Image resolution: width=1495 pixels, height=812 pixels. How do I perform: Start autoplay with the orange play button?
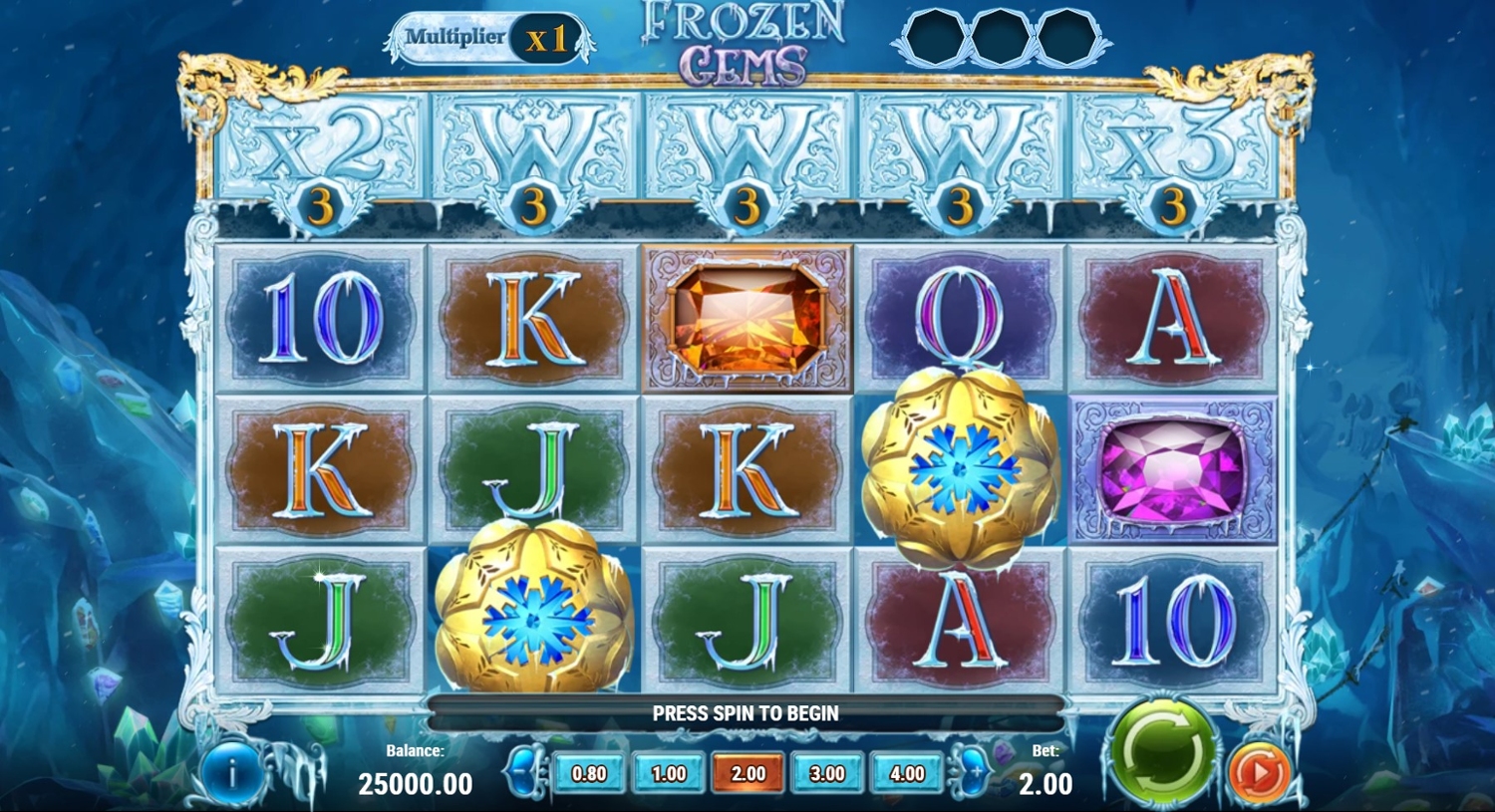point(1259,770)
